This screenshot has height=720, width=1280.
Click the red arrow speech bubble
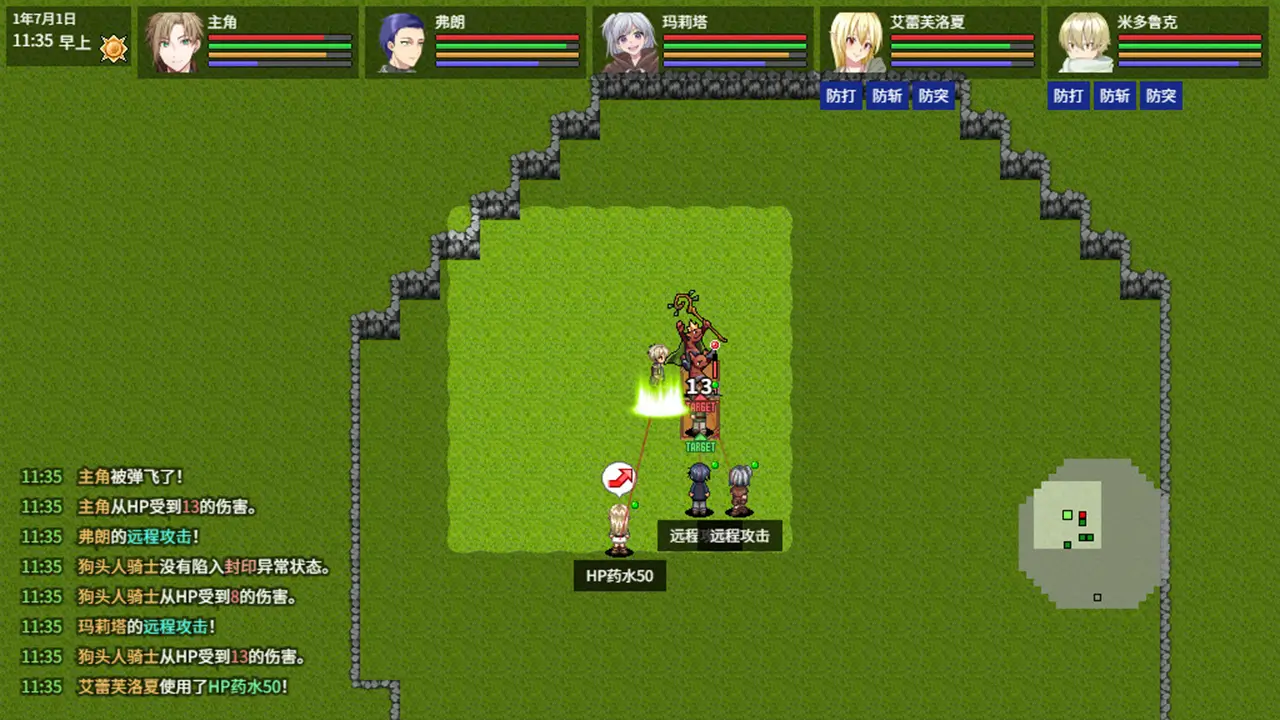tap(618, 479)
